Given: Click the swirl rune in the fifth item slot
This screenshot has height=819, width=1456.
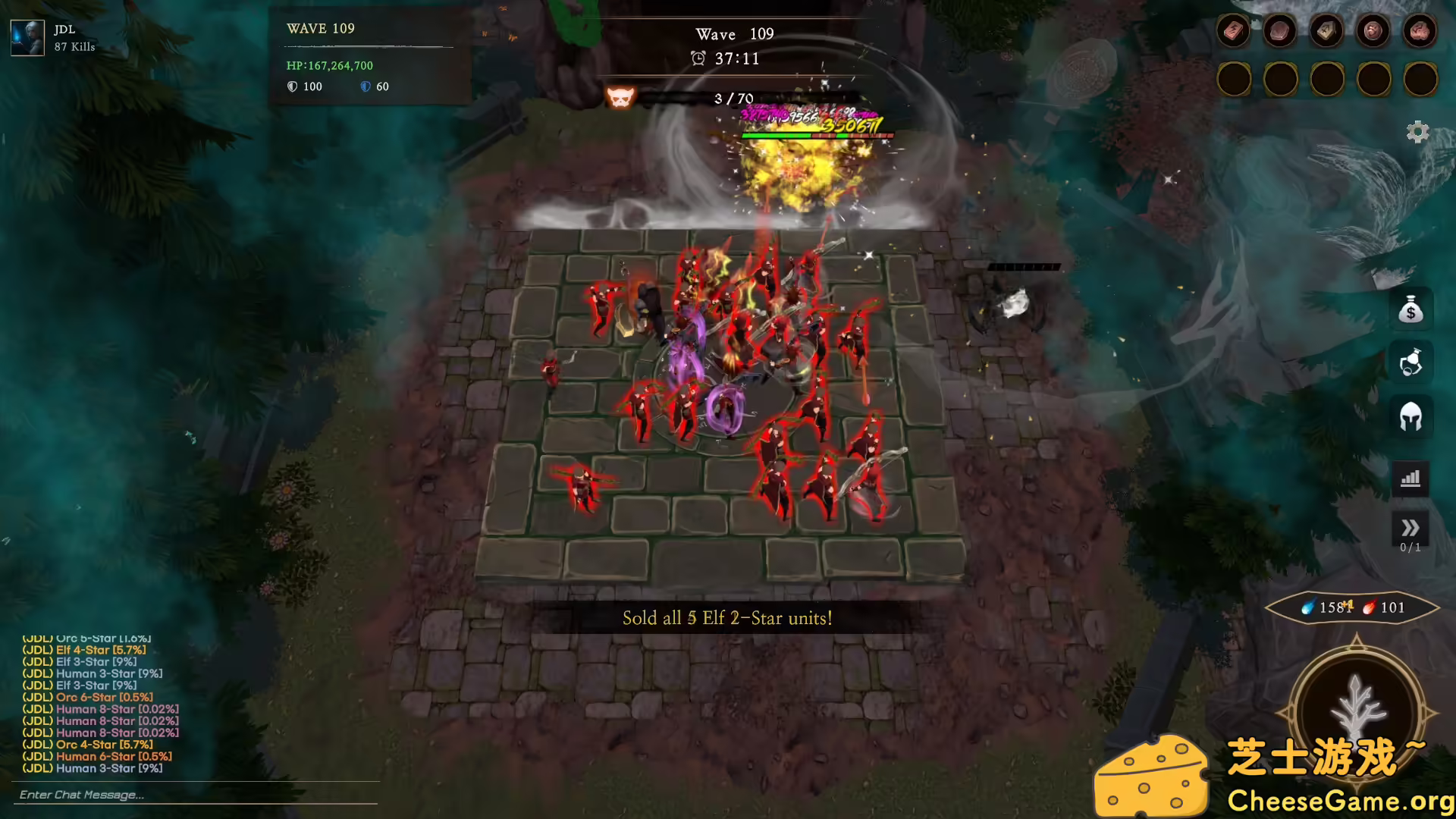Looking at the screenshot, I should pyautogui.click(x=1420, y=30).
